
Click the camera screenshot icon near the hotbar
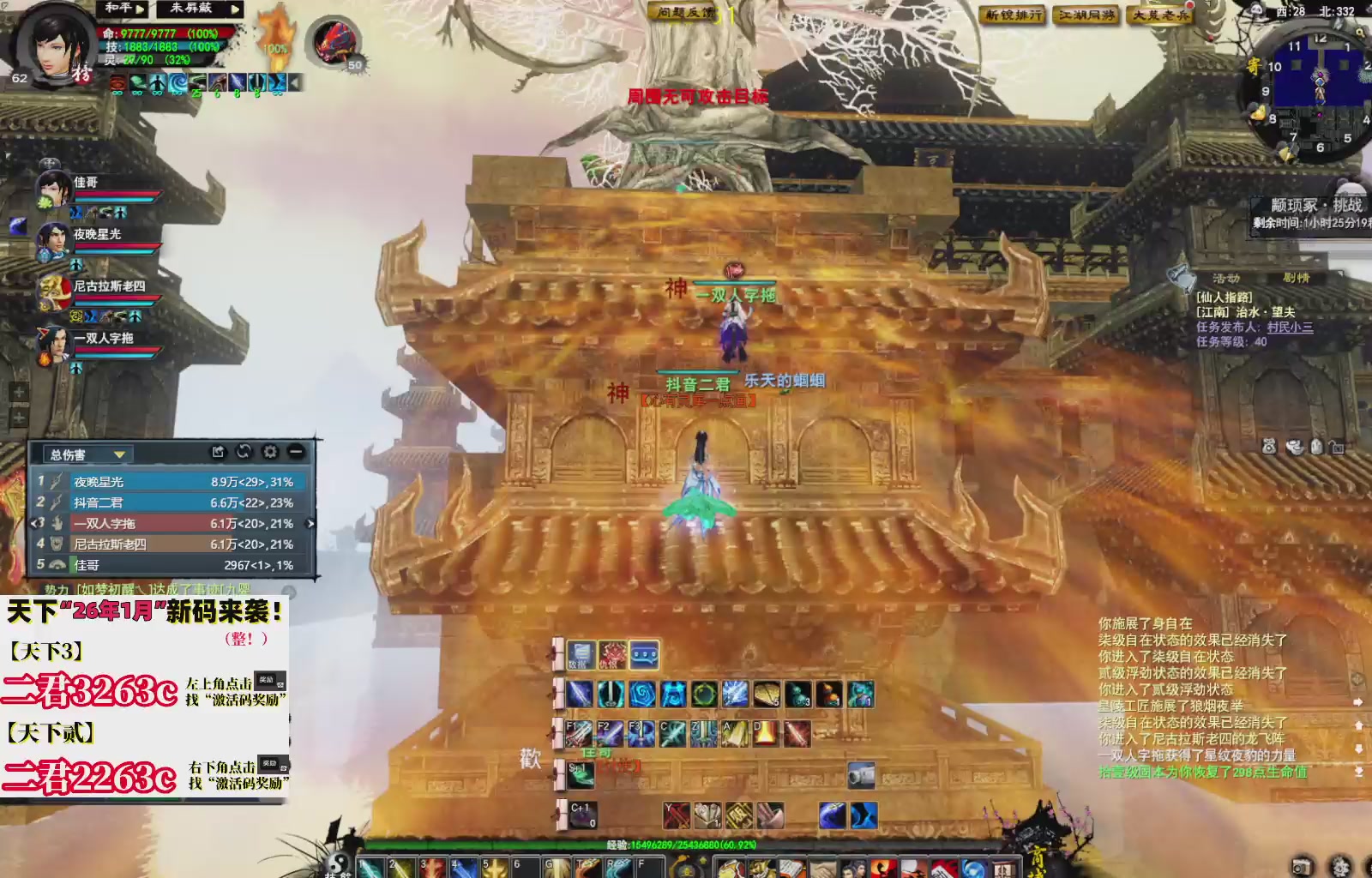tap(862, 776)
